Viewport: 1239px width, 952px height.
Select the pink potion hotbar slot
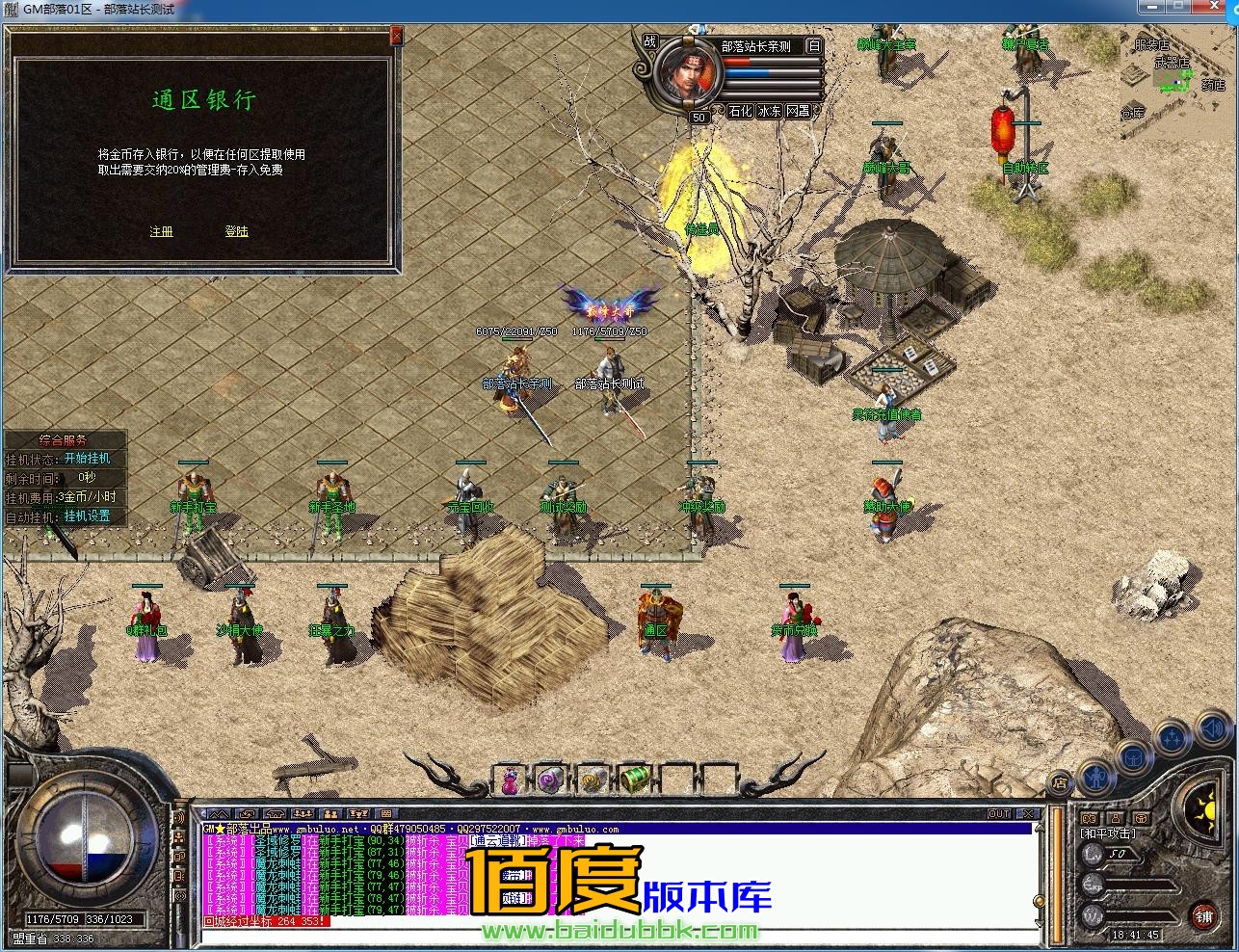tap(509, 780)
